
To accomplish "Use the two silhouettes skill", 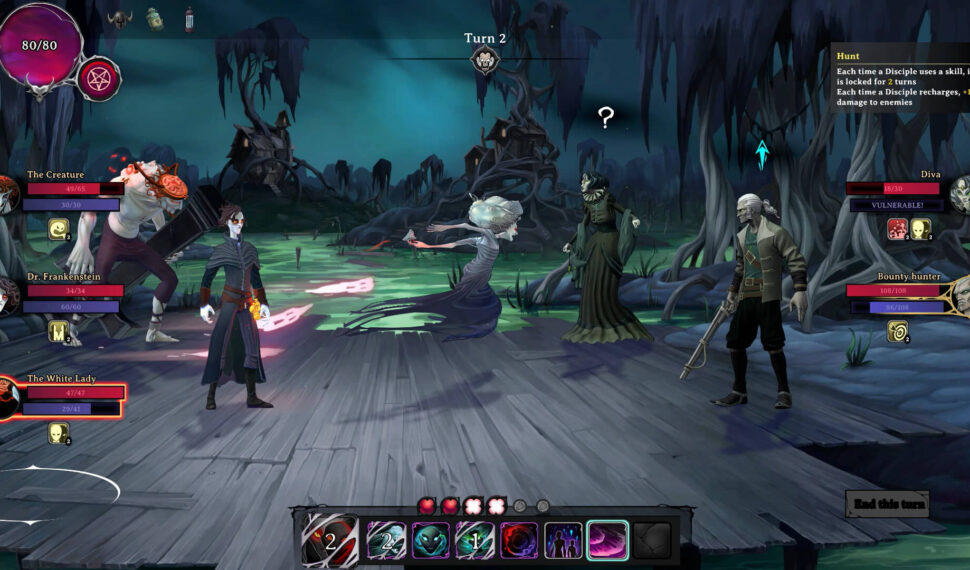I will pyautogui.click(x=563, y=541).
